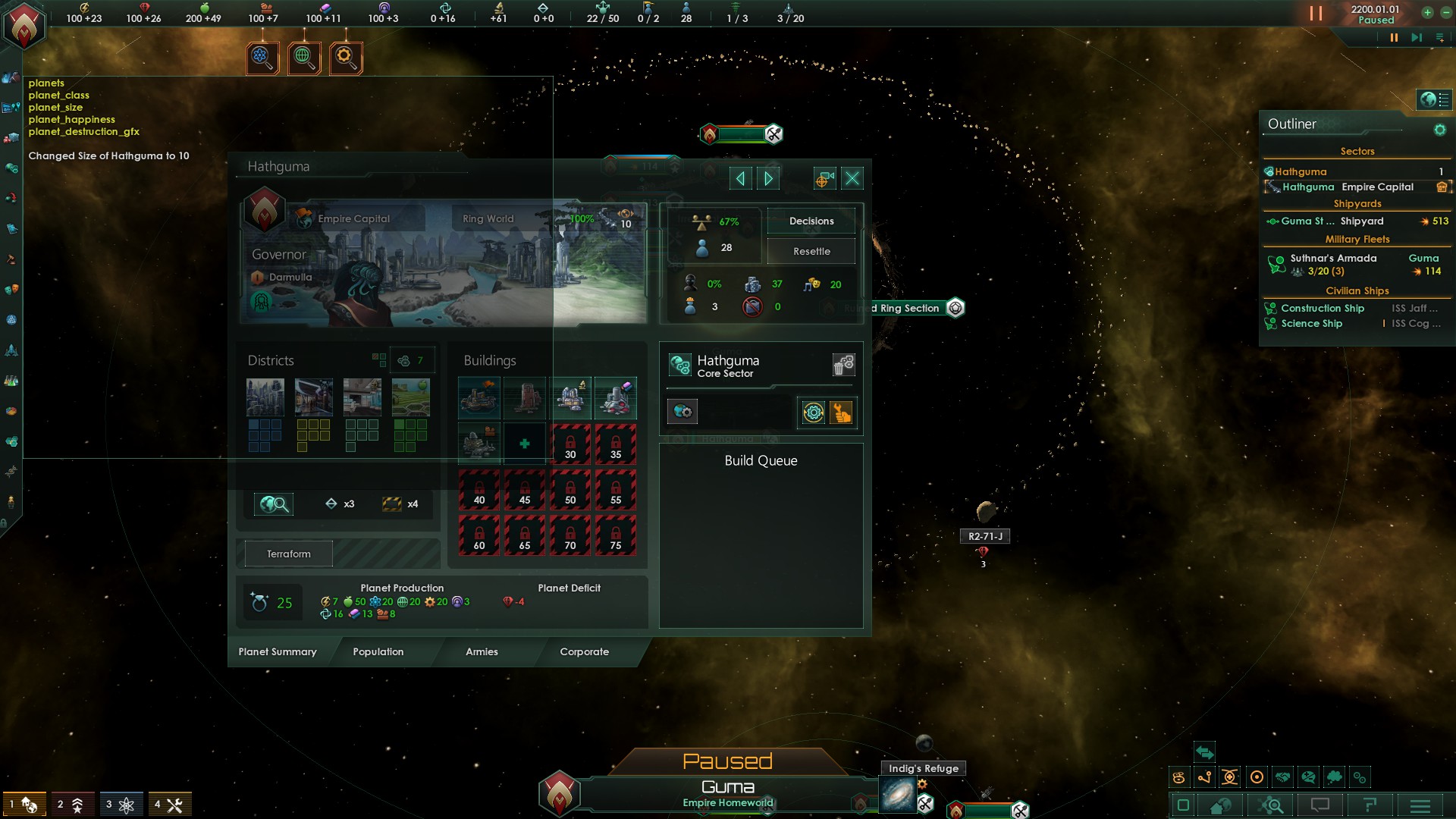The width and height of the screenshot is (1456, 819).
Task: Go to the previous planet arrow
Action: pyautogui.click(x=740, y=178)
